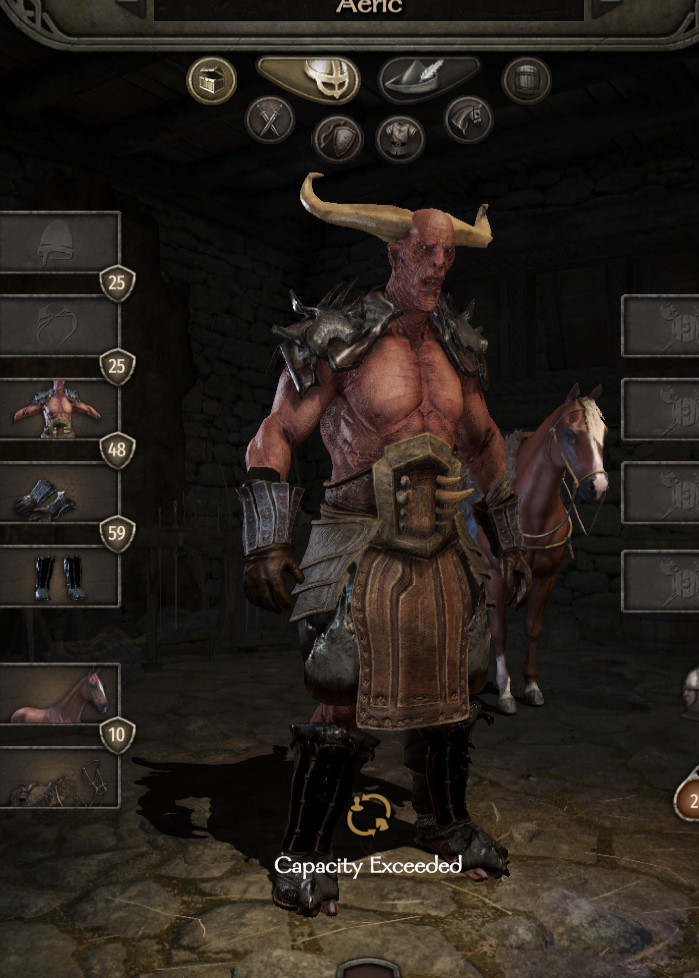Select the equipped brown horse slot
Screen dimensions: 699x978
(x=59, y=693)
